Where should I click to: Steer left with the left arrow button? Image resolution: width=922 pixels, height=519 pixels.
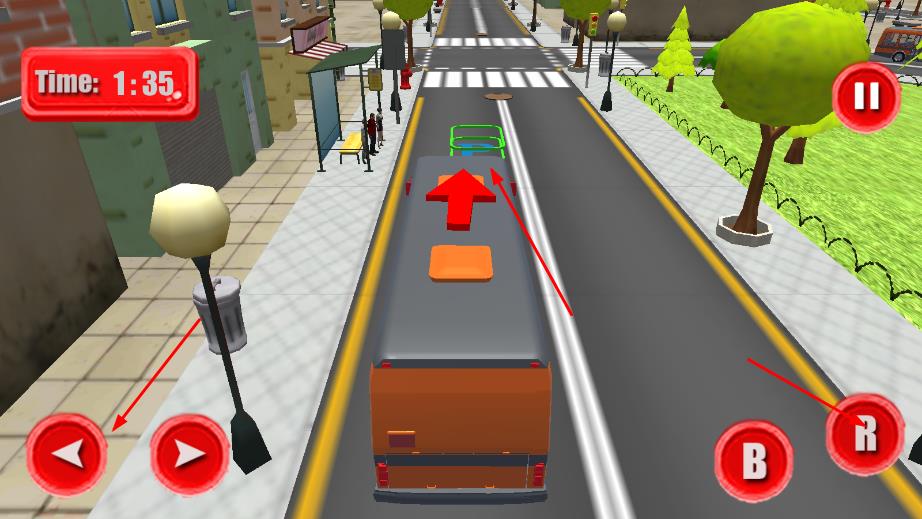67,454
